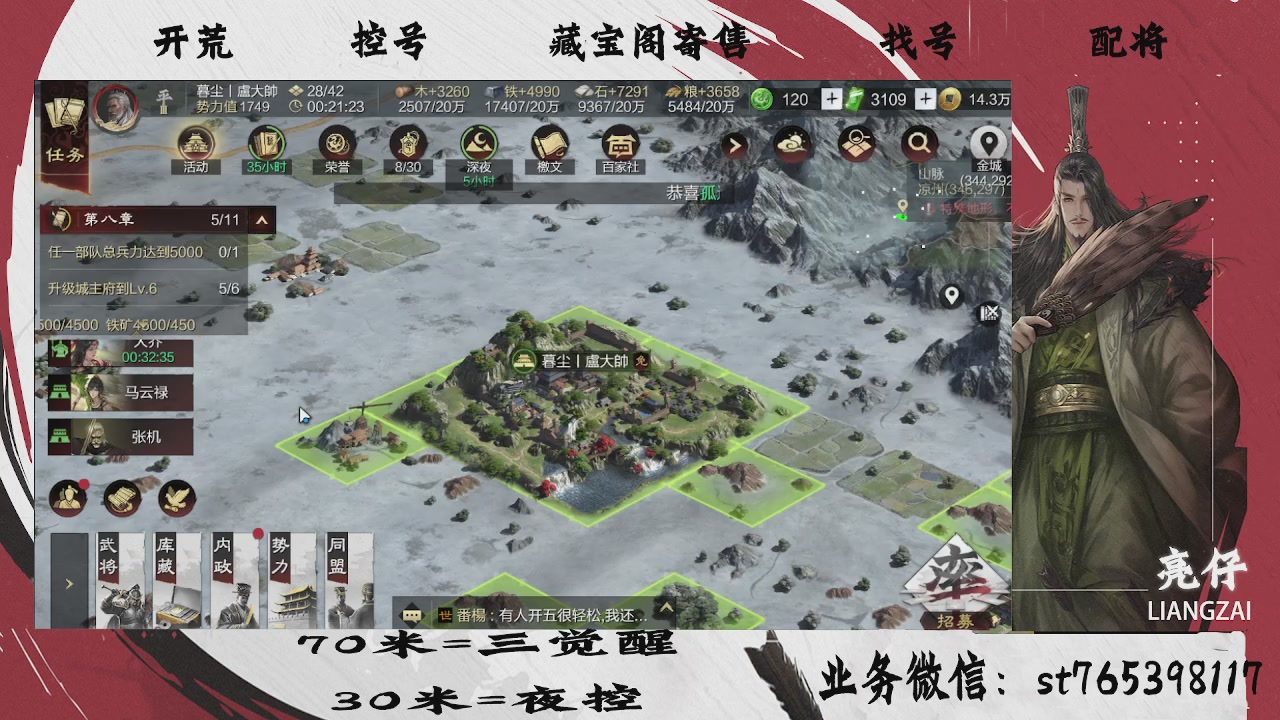The width and height of the screenshot is (1280, 720).
Task: Open the 檄文 scroll icon
Action: pos(547,143)
